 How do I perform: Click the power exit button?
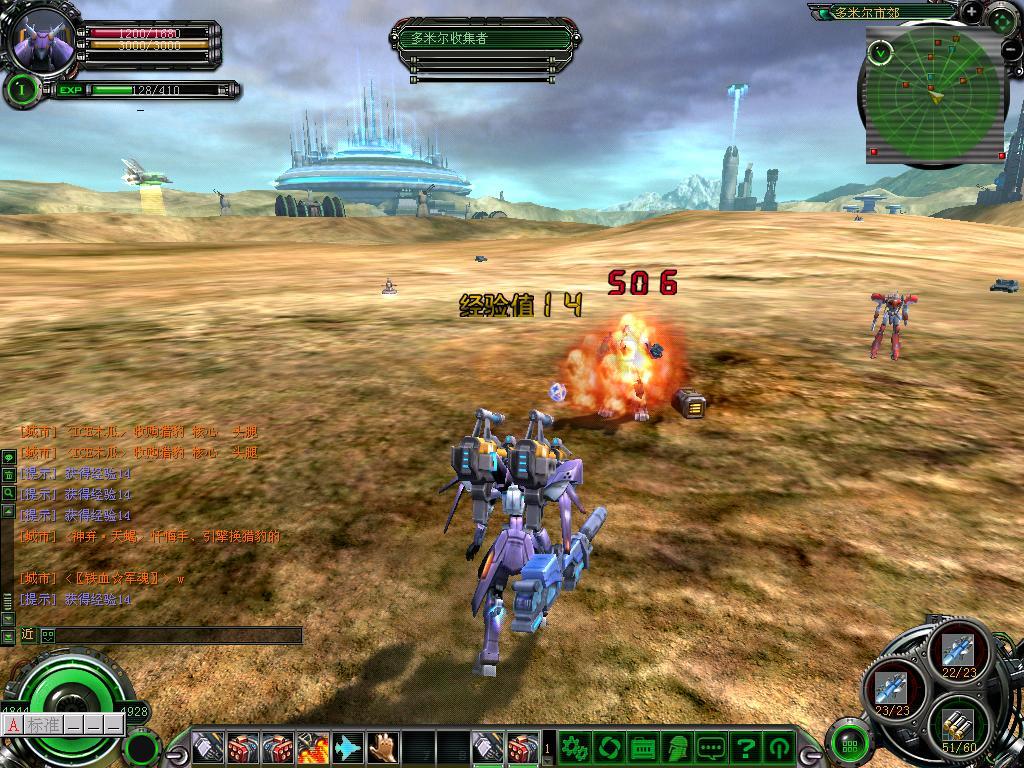779,747
